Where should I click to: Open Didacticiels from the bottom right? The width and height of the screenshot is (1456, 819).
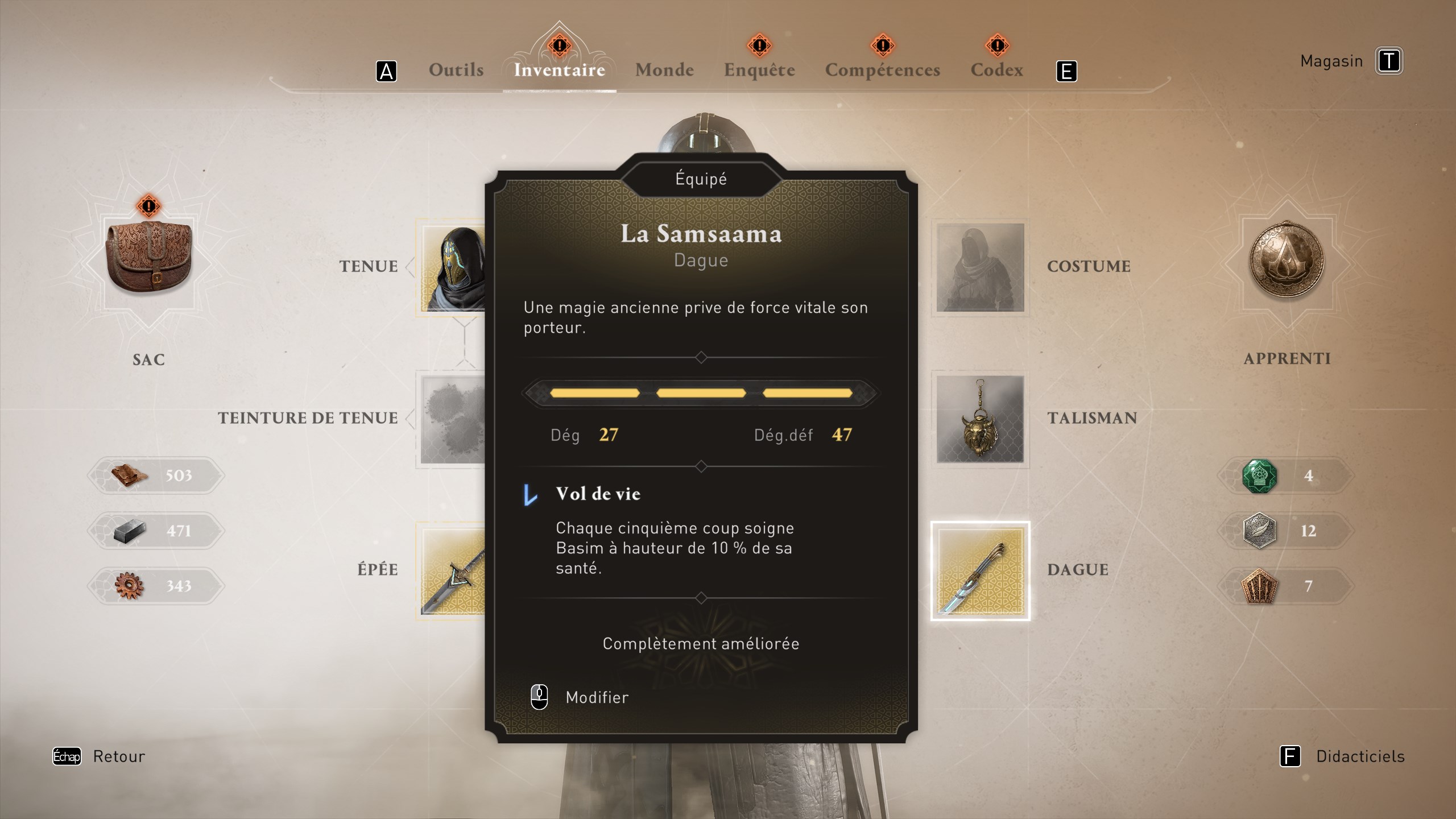point(1362,756)
